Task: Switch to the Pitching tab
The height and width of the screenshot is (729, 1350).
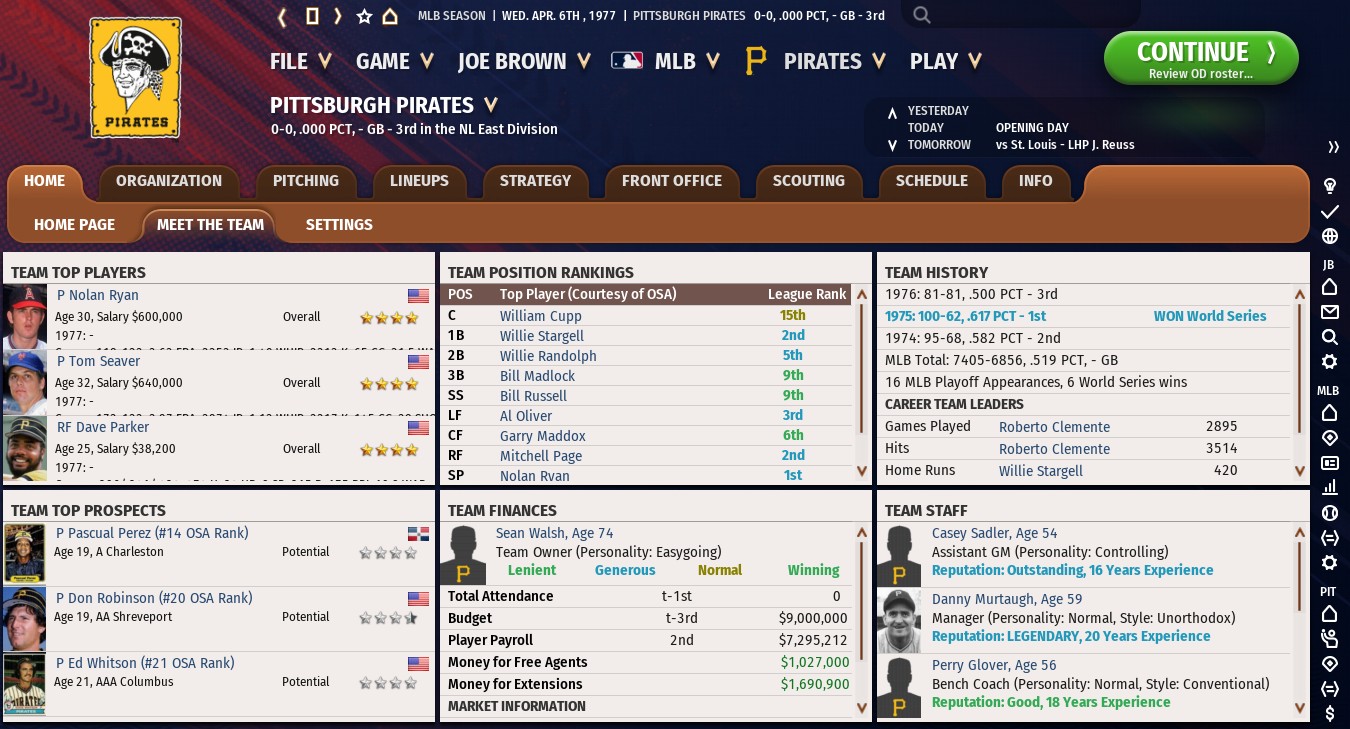Action: point(305,181)
